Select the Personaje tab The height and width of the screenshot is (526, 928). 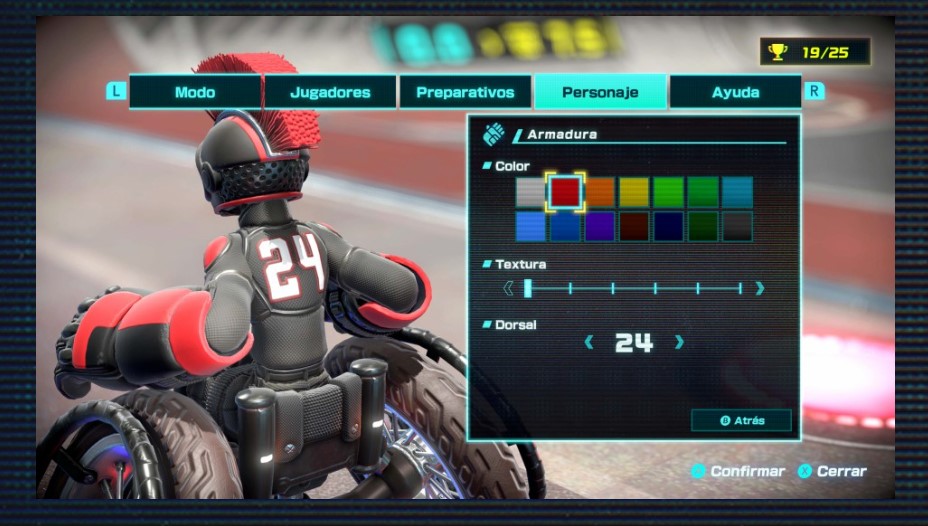600,92
